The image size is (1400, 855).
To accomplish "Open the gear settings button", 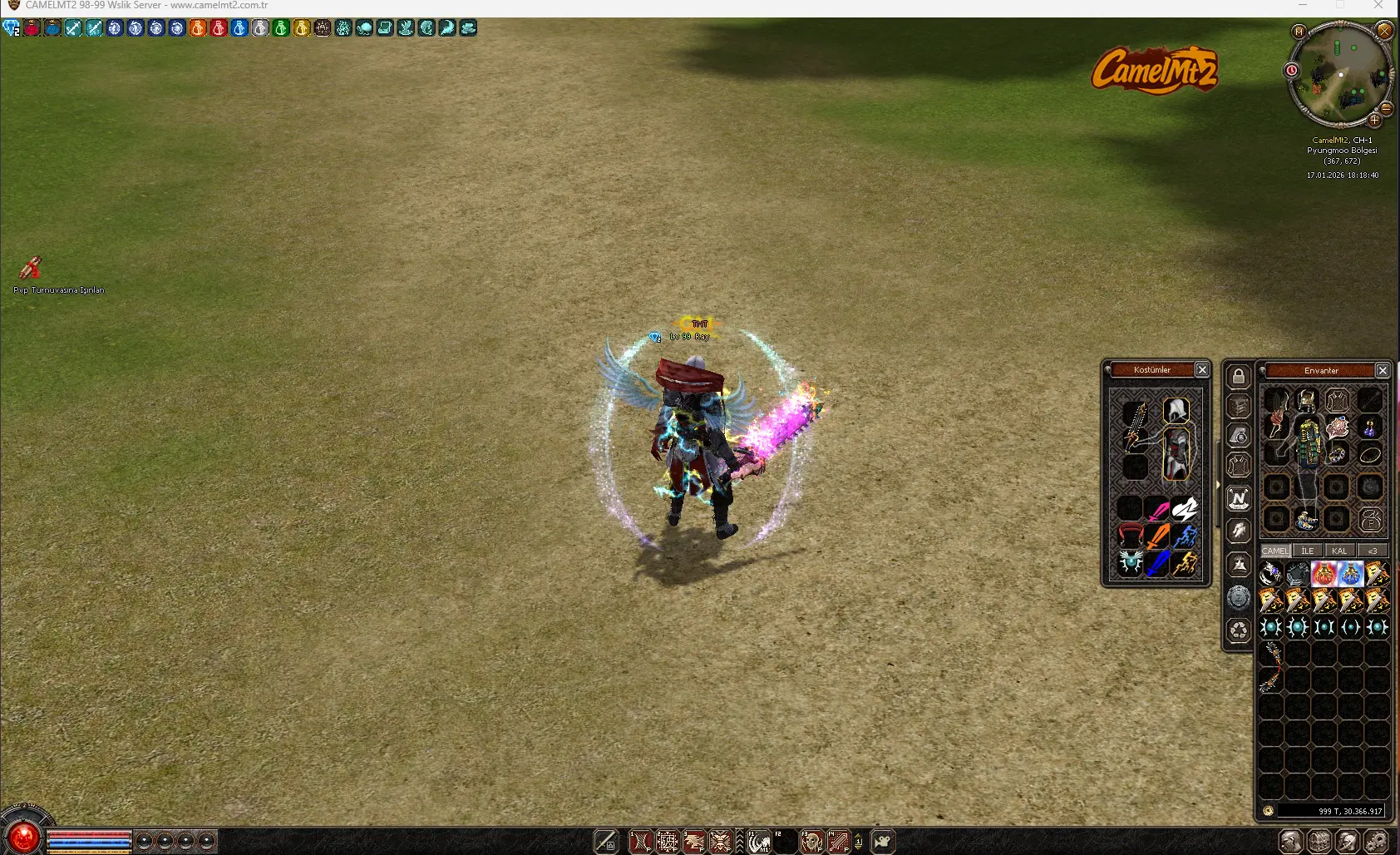I will pyautogui.click(x=1376, y=841).
